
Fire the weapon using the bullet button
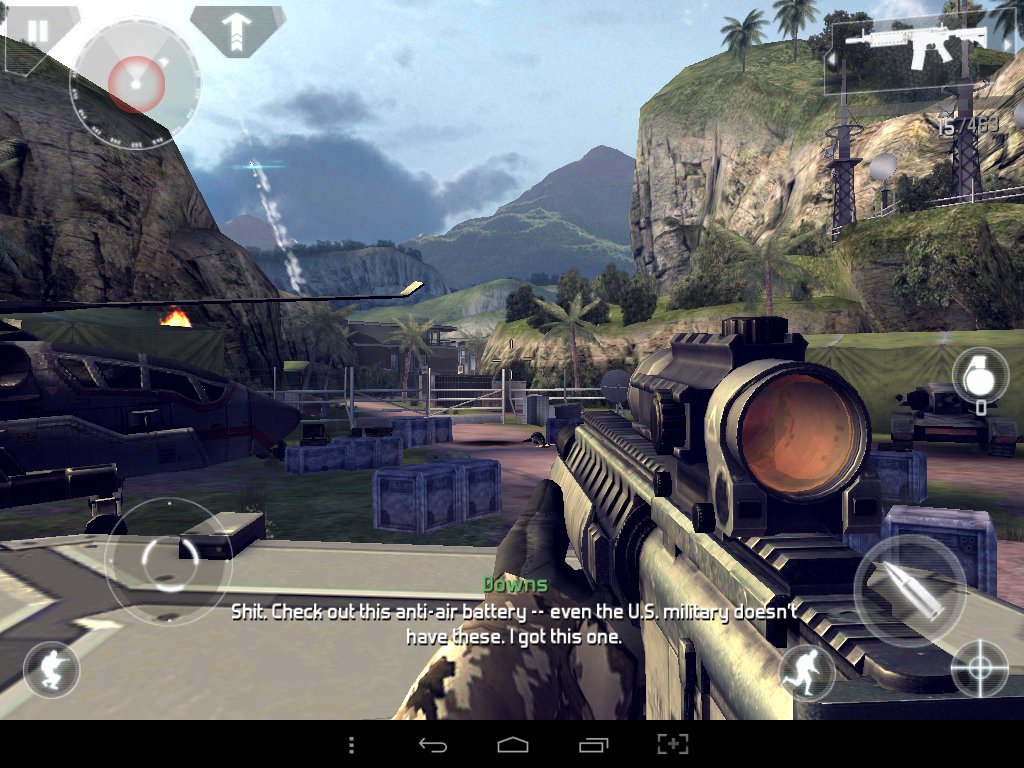click(909, 590)
